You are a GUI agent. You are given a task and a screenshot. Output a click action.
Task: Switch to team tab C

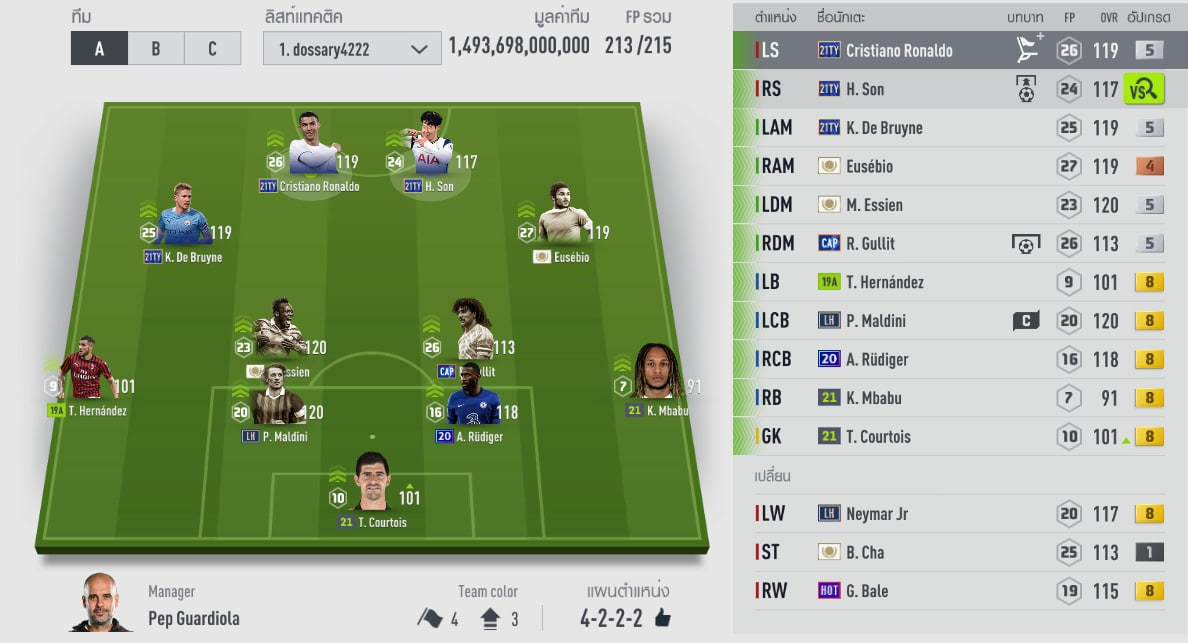click(212, 49)
